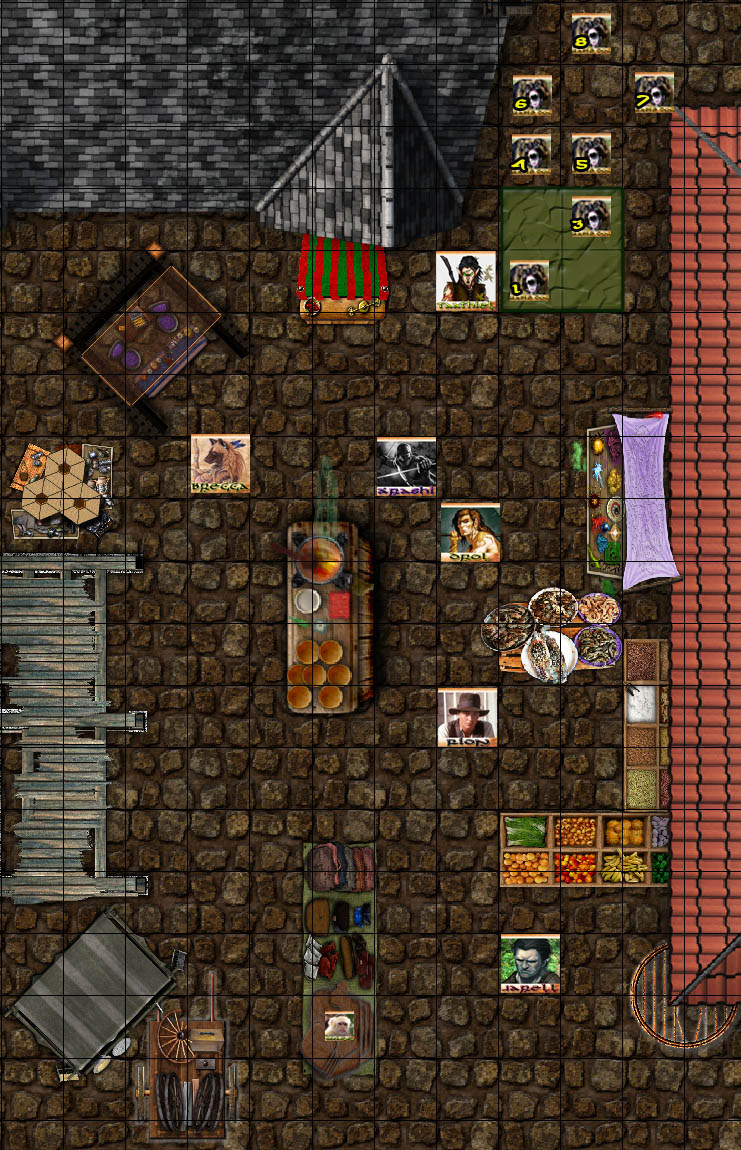Select enemy token number 6
Image resolution: width=741 pixels, height=1150 pixels.
[x=531, y=94]
